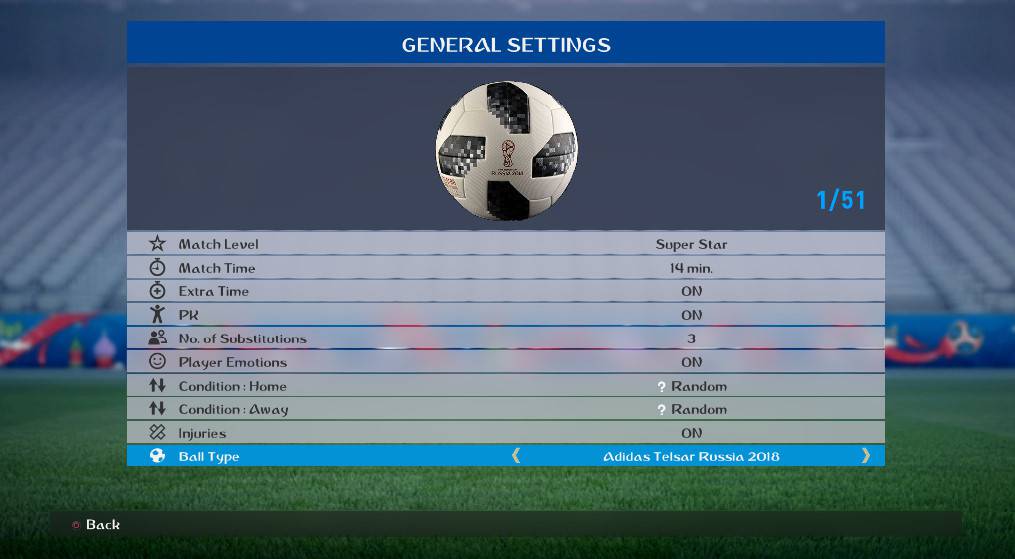
Task: Select the Condition : Away row
Action: [505, 409]
